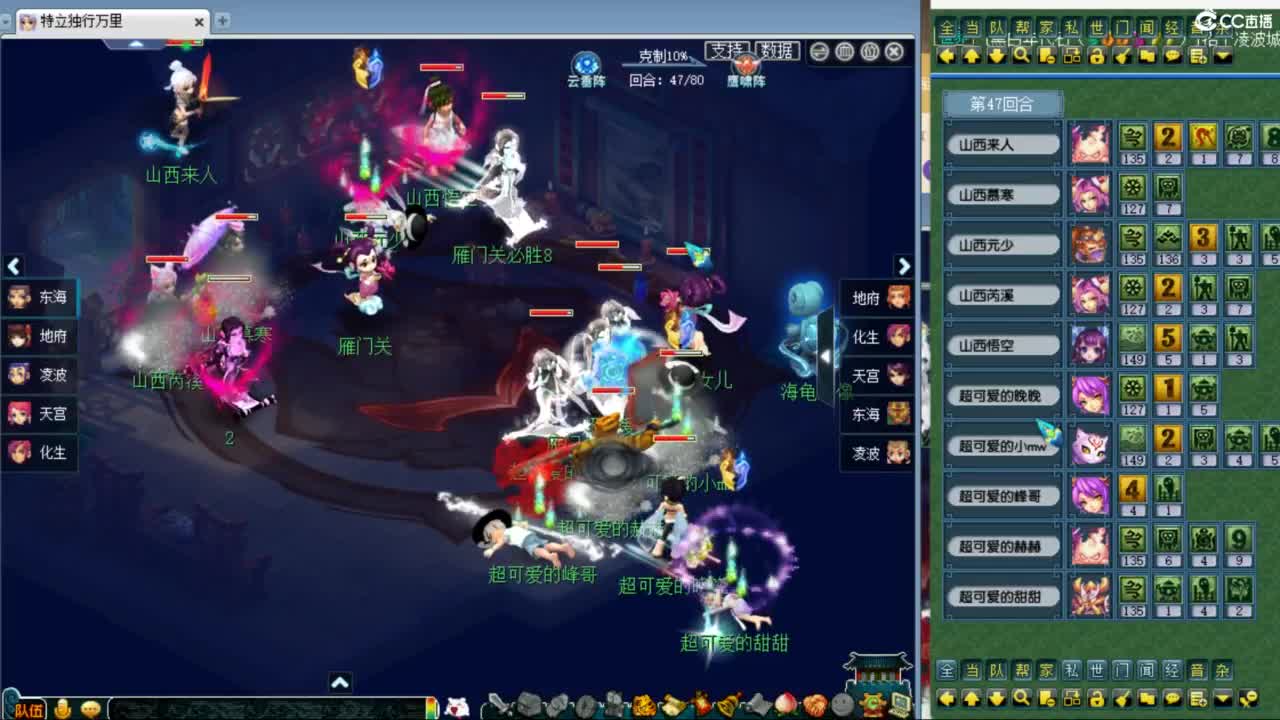Select 山西悟空 in the turn order list
The height and width of the screenshot is (720, 1280).
[x=1002, y=344]
